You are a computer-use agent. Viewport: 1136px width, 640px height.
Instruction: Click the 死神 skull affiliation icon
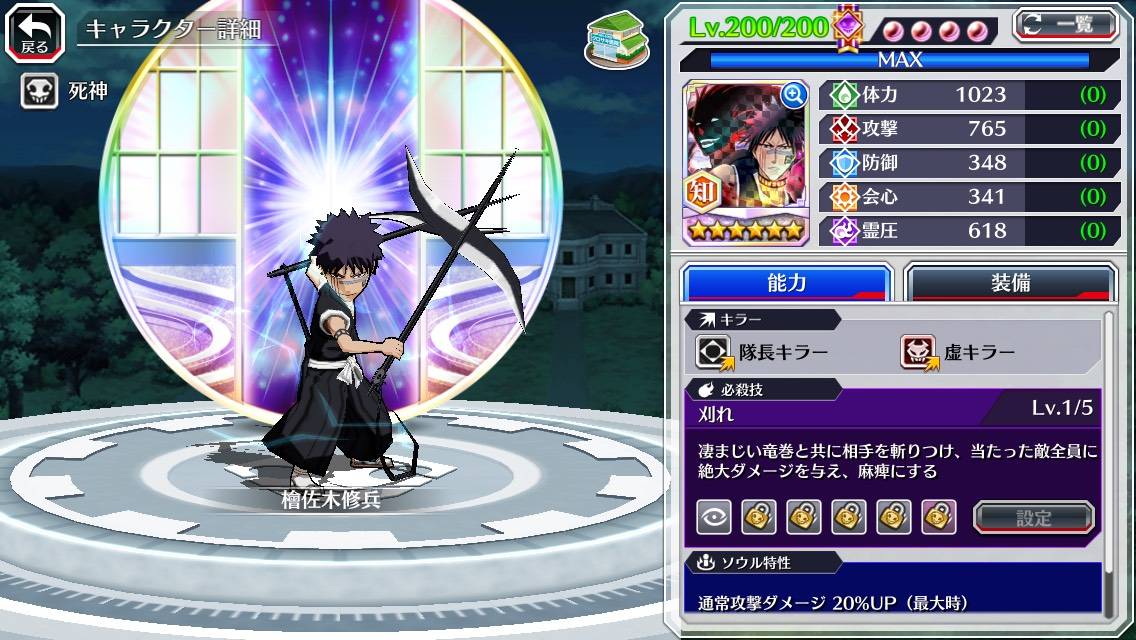click(39, 92)
